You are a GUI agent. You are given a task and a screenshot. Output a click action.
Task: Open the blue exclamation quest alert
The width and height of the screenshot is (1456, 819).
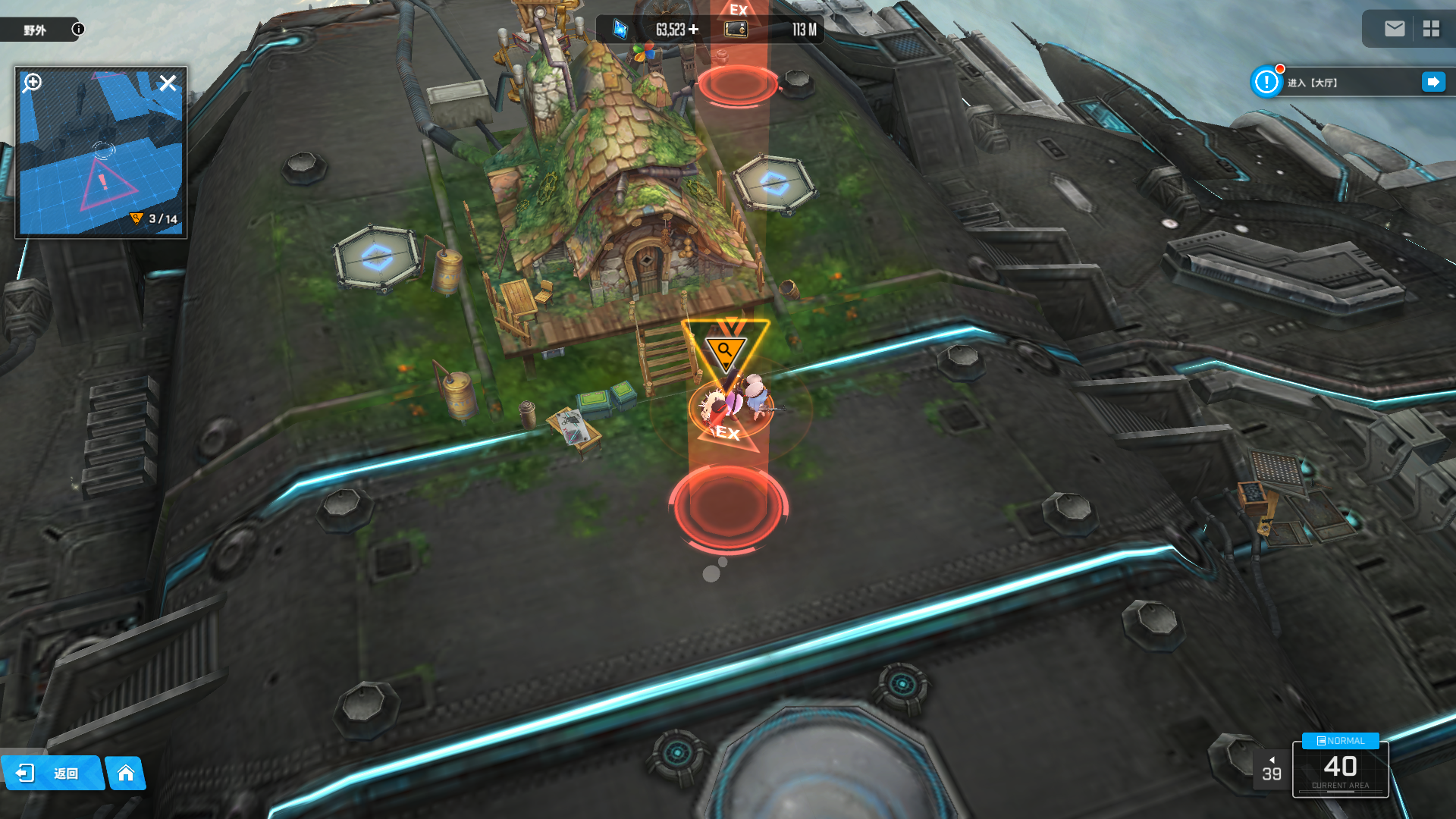pos(1266,82)
